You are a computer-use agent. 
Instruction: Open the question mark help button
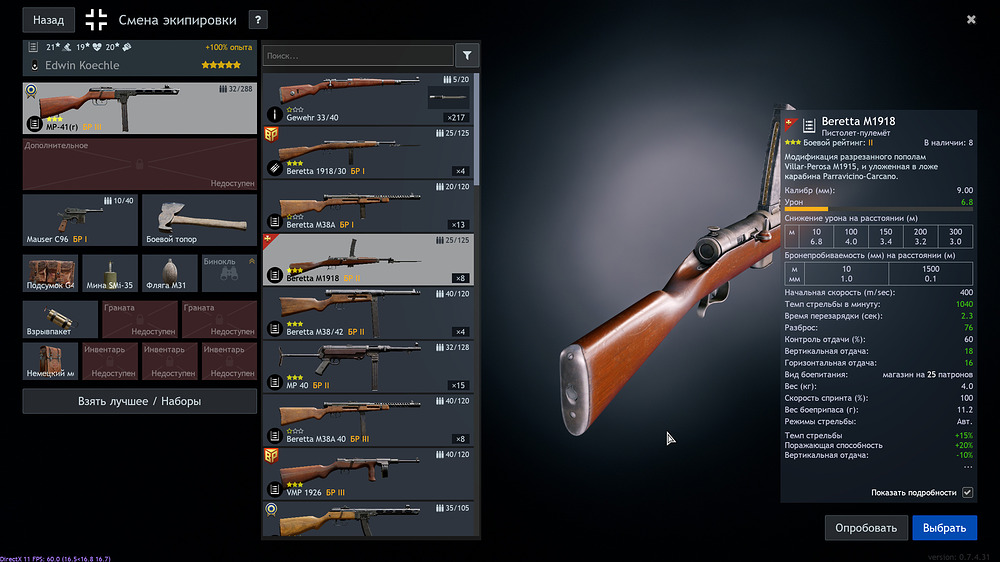258,19
